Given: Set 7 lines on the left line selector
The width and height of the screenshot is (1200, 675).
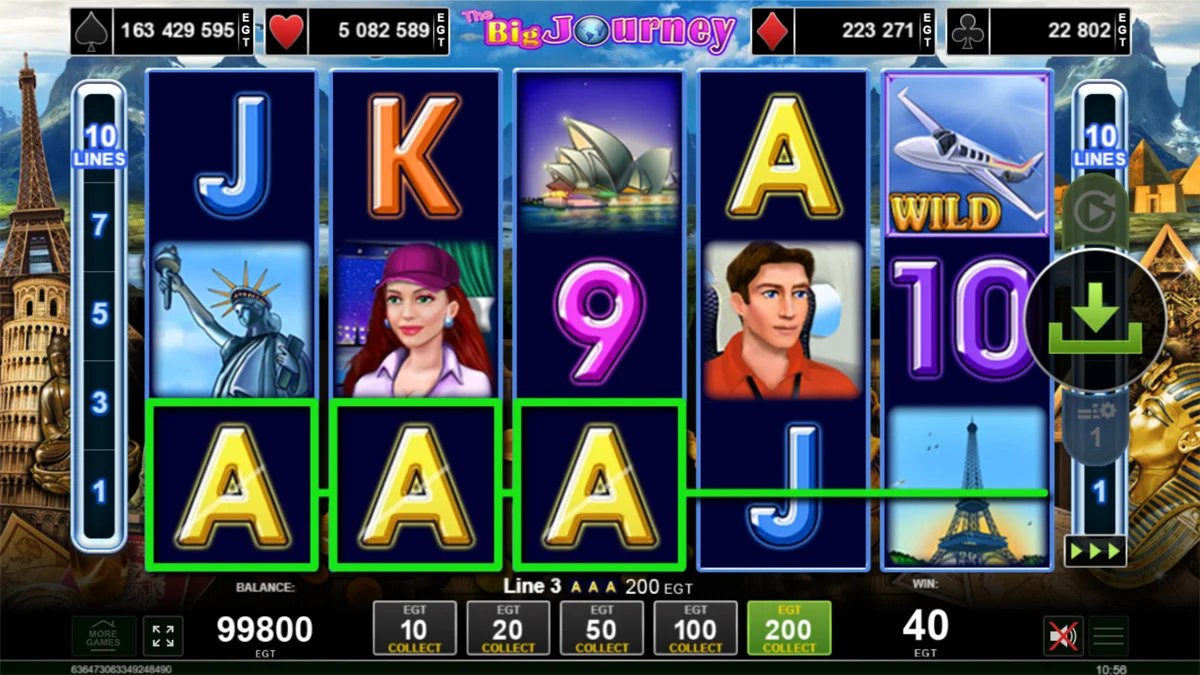Looking at the screenshot, I should [x=99, y=225].
